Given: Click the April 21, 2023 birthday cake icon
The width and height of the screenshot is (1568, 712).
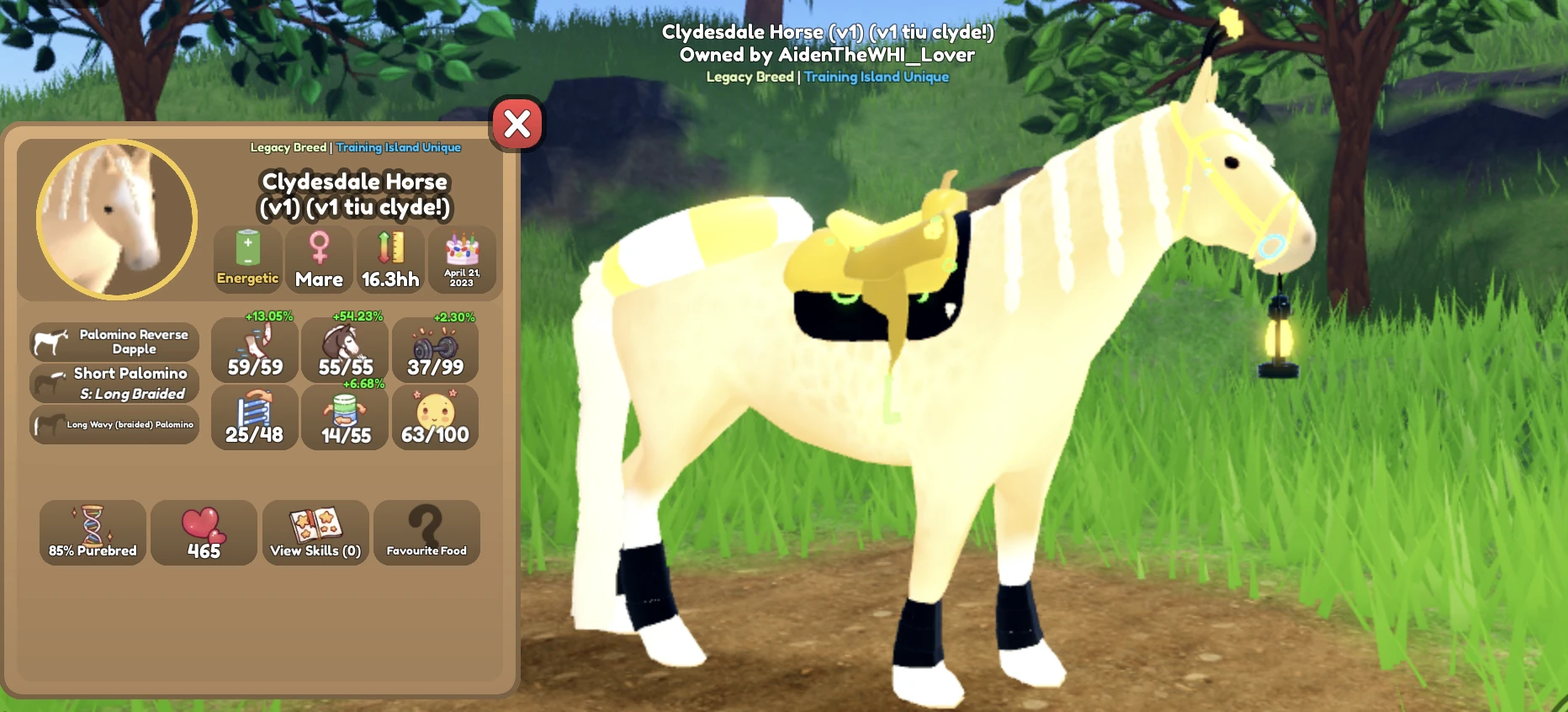Looking at the screenshot, I should click(x=461, y=257).
